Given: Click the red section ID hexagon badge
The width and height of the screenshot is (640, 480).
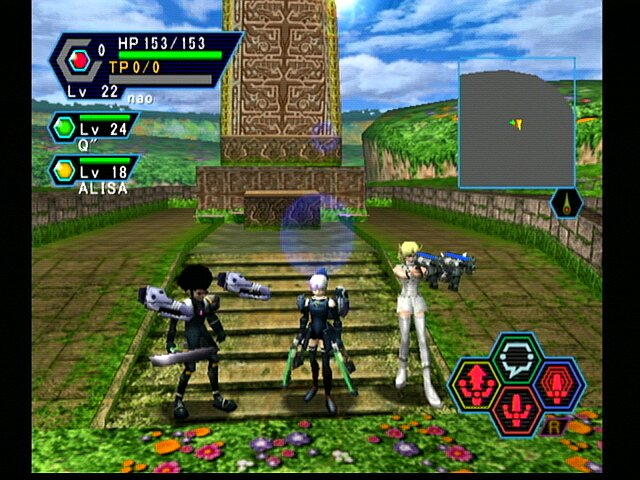Looking at the screenshot, I should coord(80,60).
